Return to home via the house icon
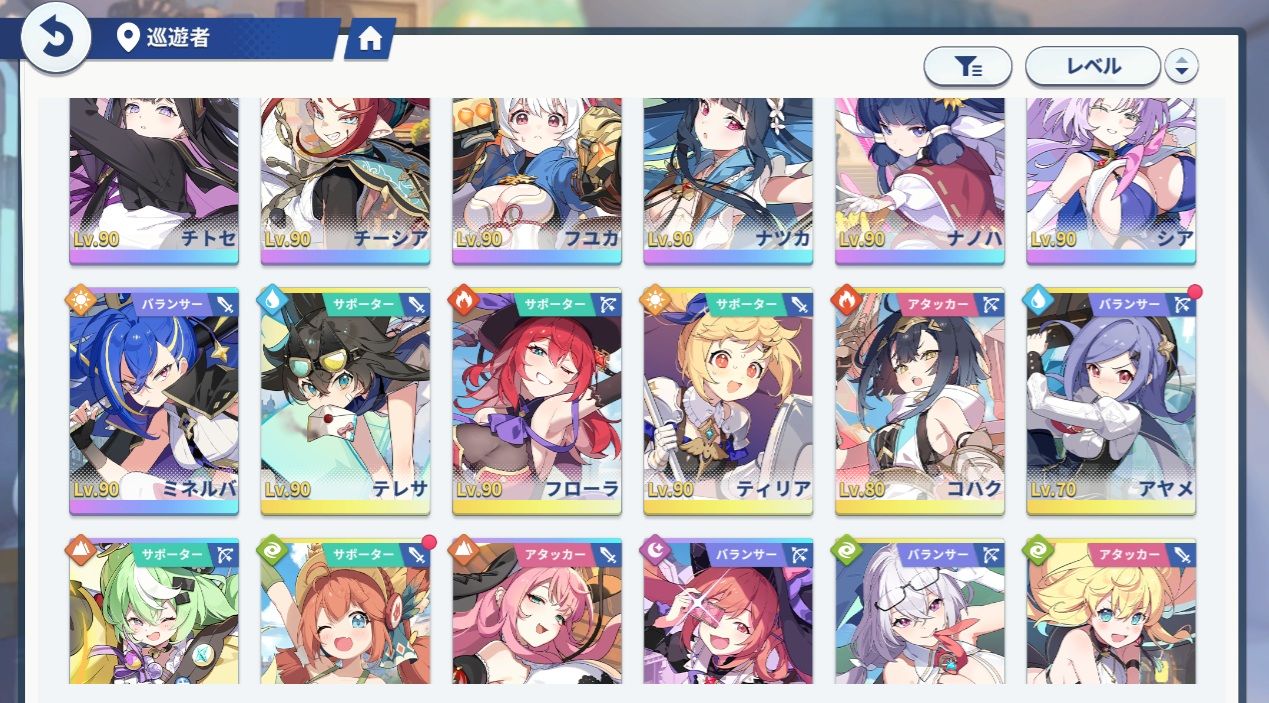Viewport: 1269px width, 703px height. (x=370, y=39)
